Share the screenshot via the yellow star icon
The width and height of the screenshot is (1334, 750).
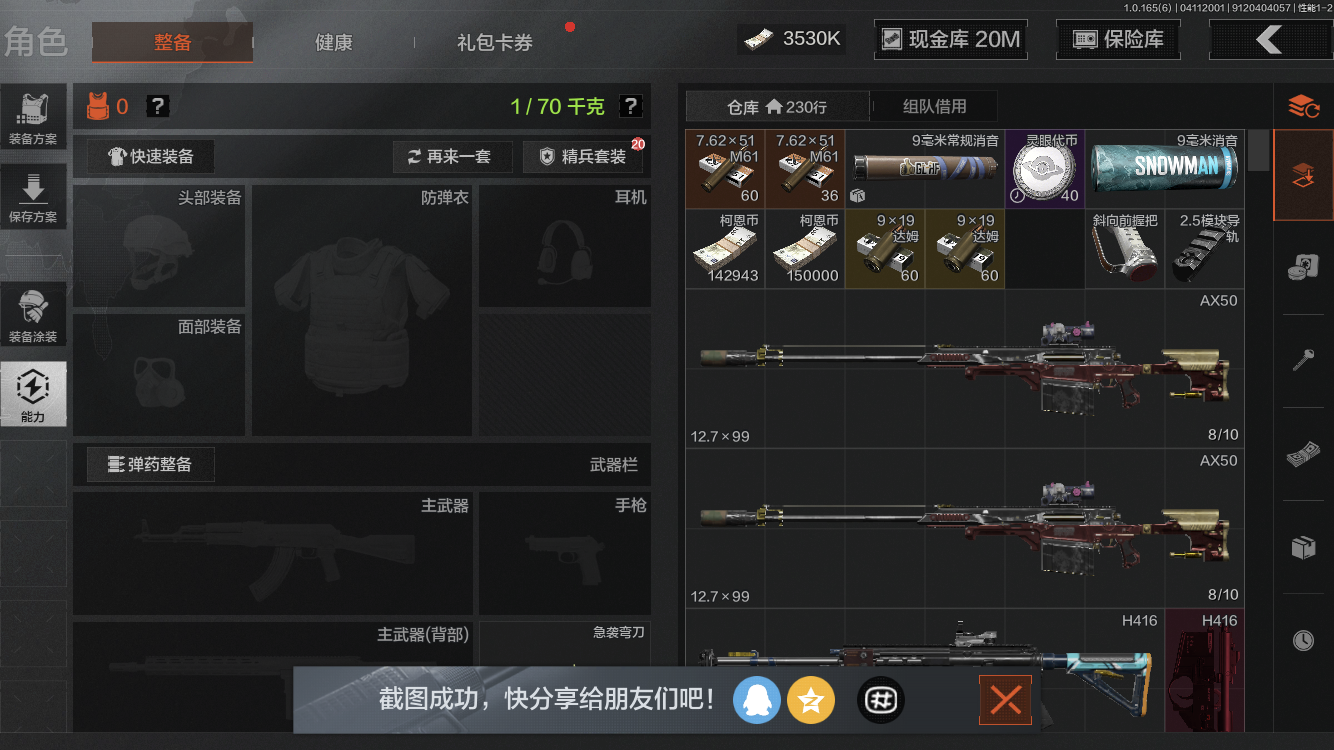811,700
